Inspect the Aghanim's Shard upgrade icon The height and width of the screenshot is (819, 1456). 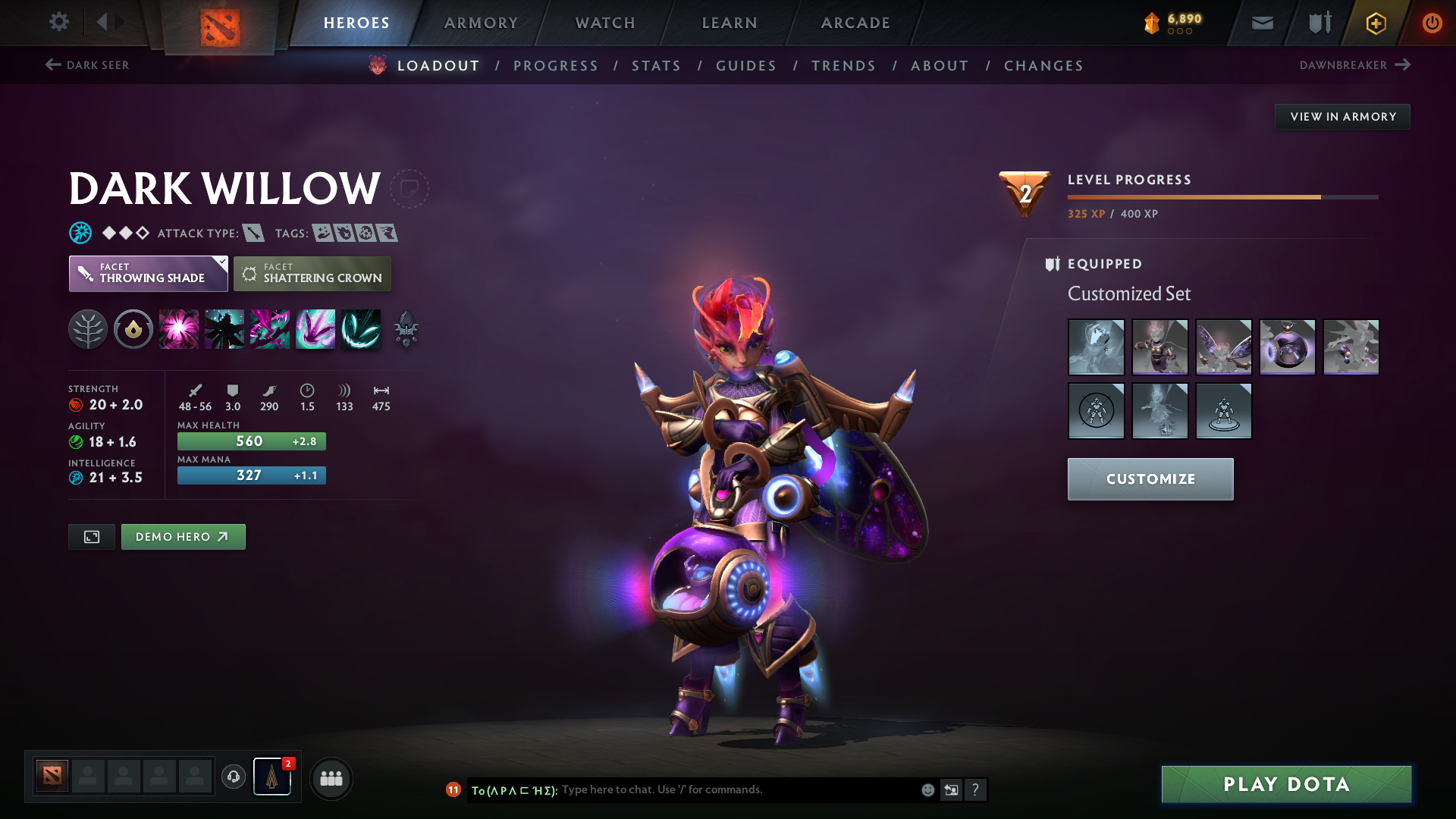click(x=406, y=328)
